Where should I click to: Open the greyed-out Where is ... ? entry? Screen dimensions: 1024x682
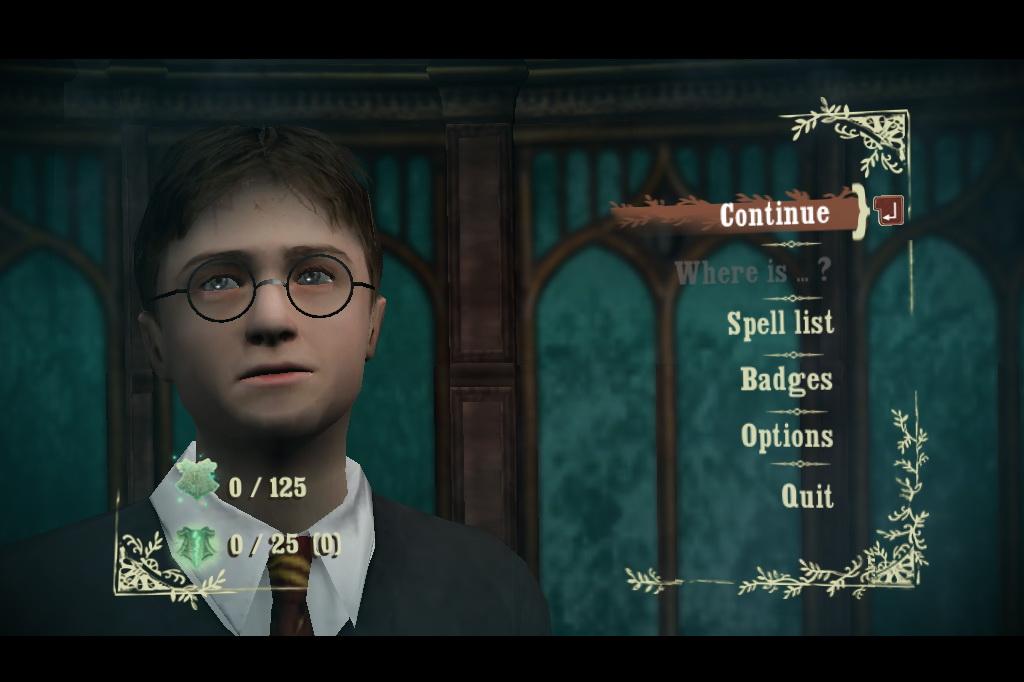753,272
